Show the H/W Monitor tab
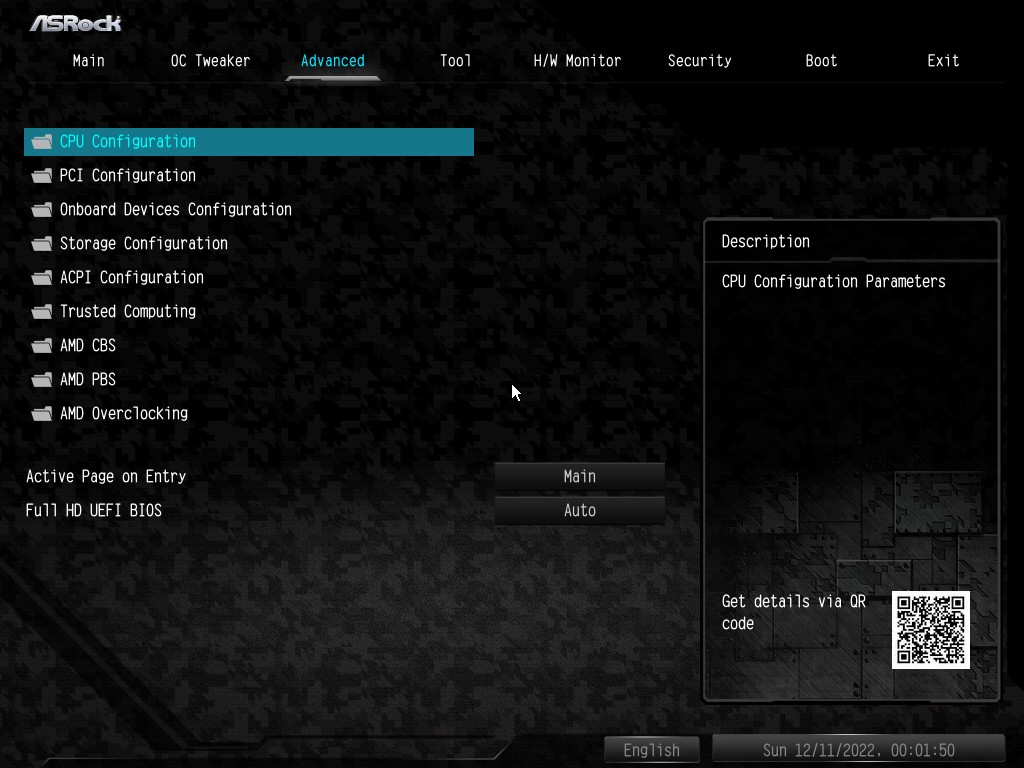 (577, 61)
